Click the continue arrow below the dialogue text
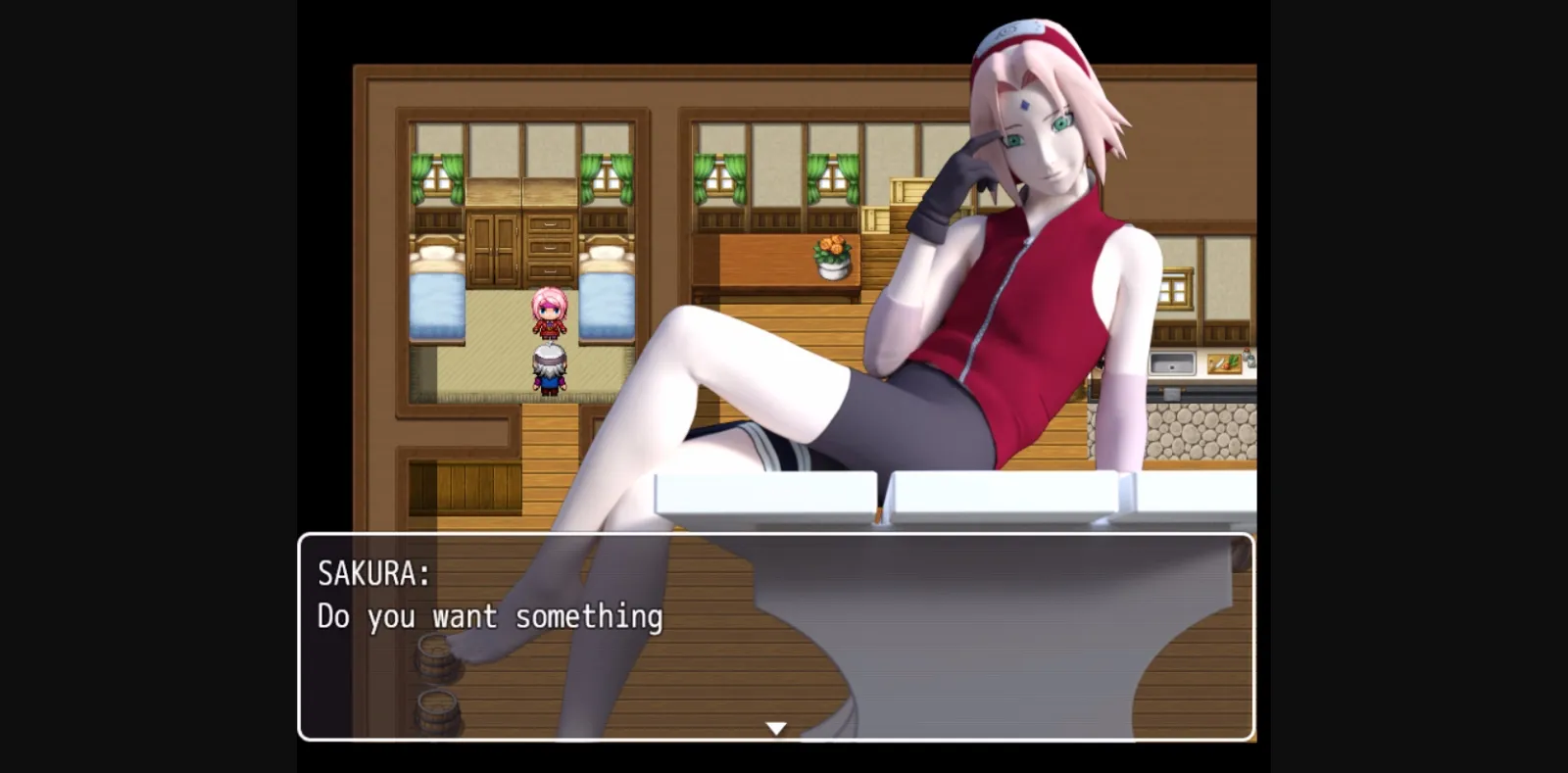The width and height of the screenshot is (1568, 773). click(776, 727)
